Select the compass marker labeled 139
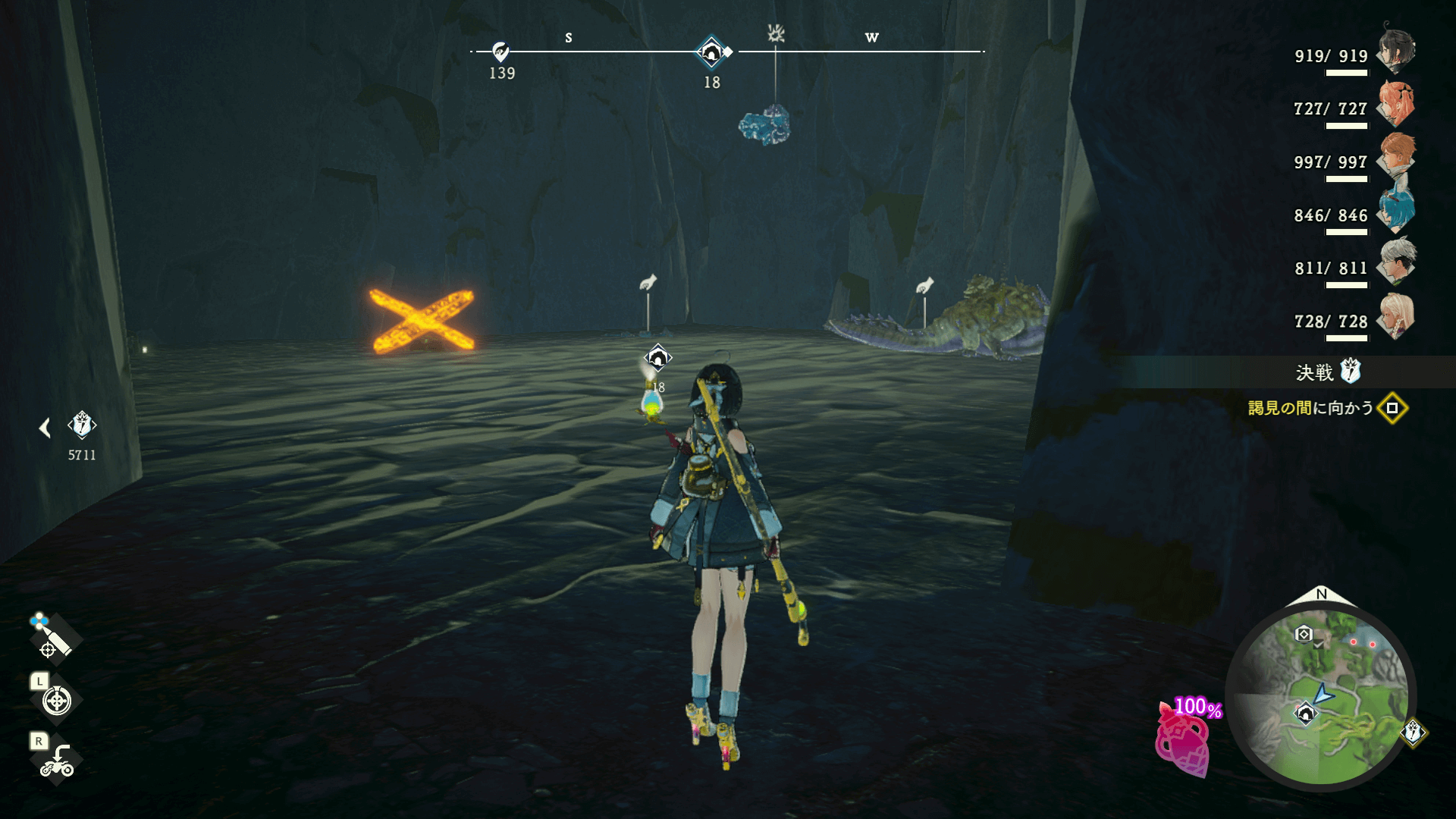Screen dimensions: 1456x819 (x=500, y=52)
